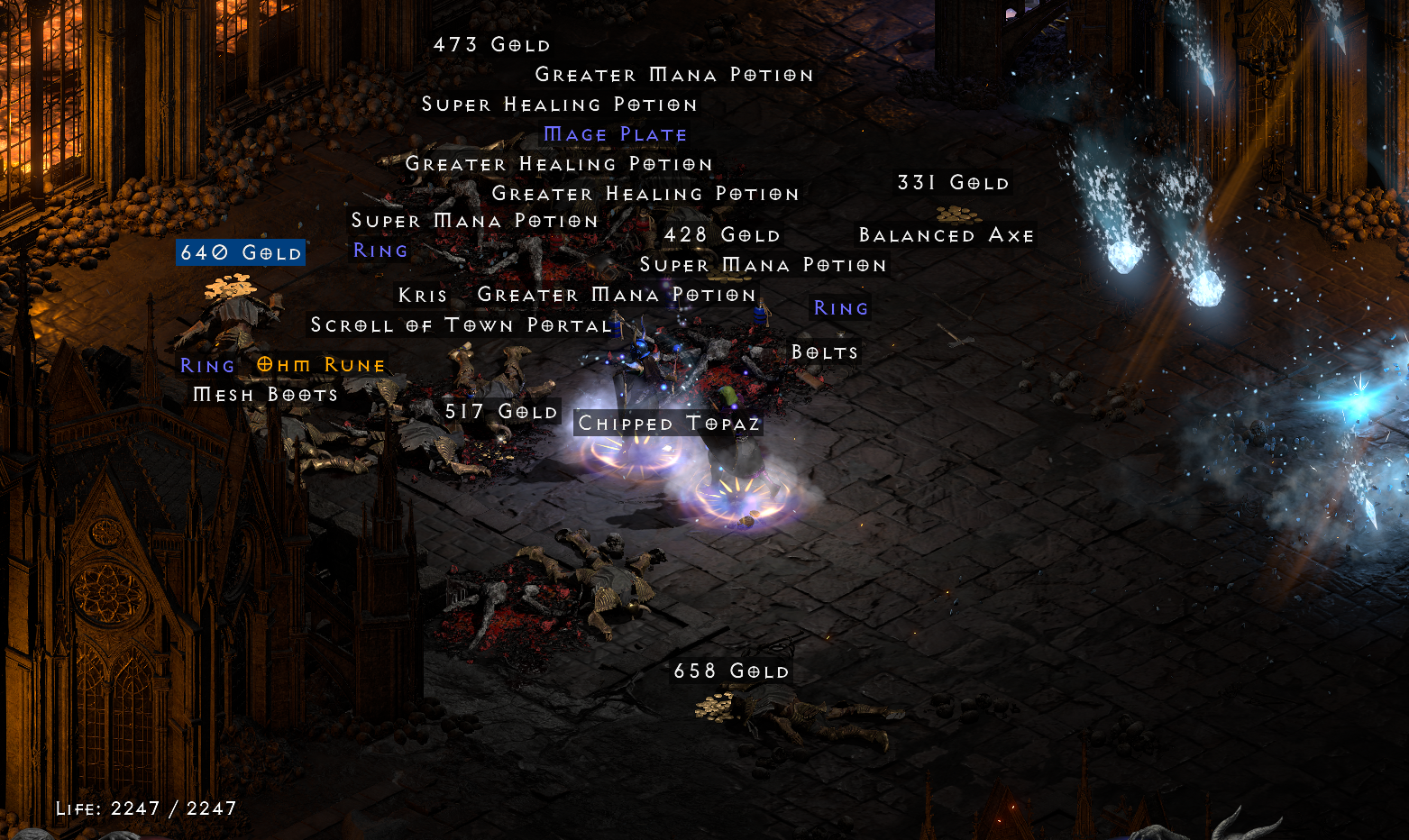Pick up the Ring next to the Ohm Rune

click(x=207, y=364)
